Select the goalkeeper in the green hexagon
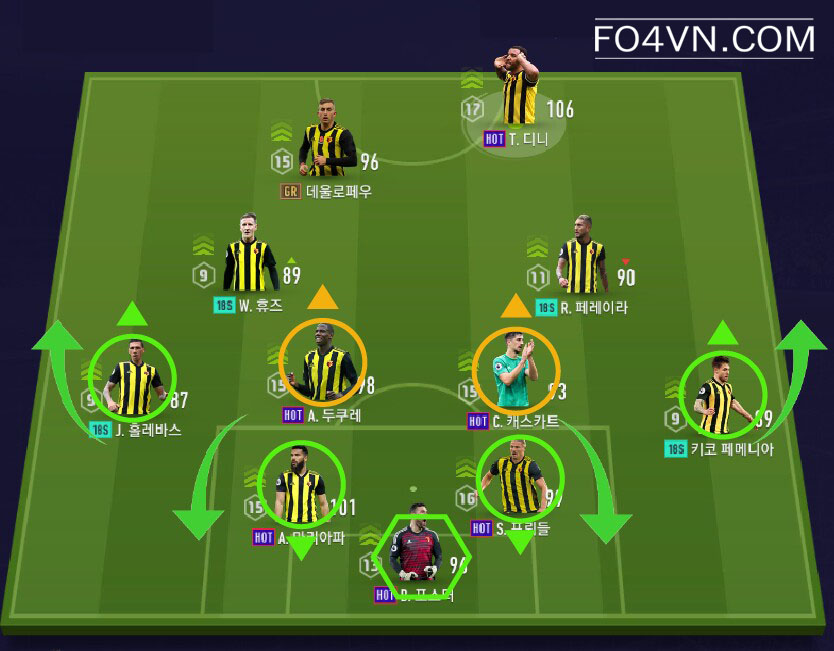834x651 pixels. click(x=414, y=552)
